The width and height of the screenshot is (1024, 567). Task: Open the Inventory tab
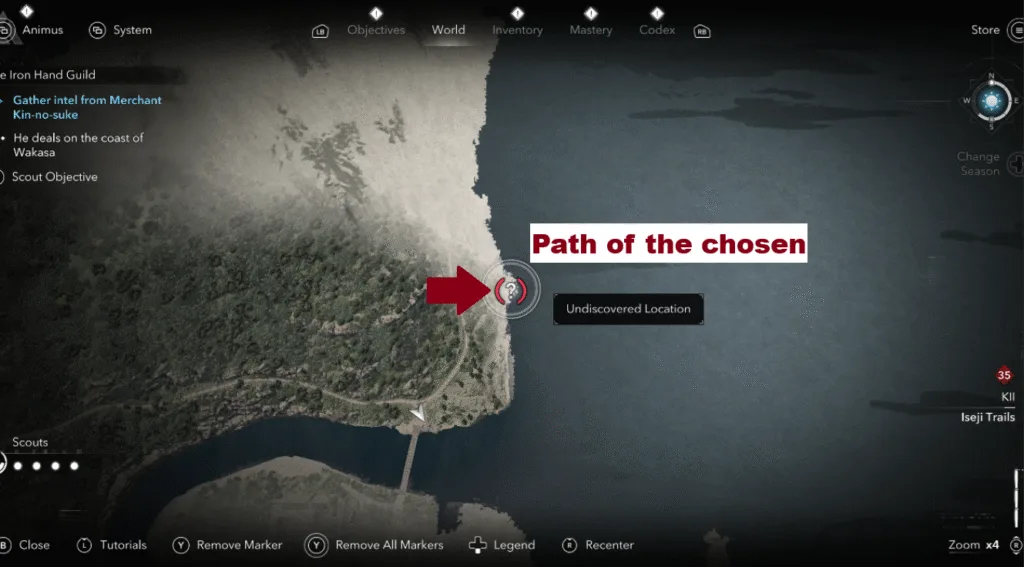(x=516, y=30)
